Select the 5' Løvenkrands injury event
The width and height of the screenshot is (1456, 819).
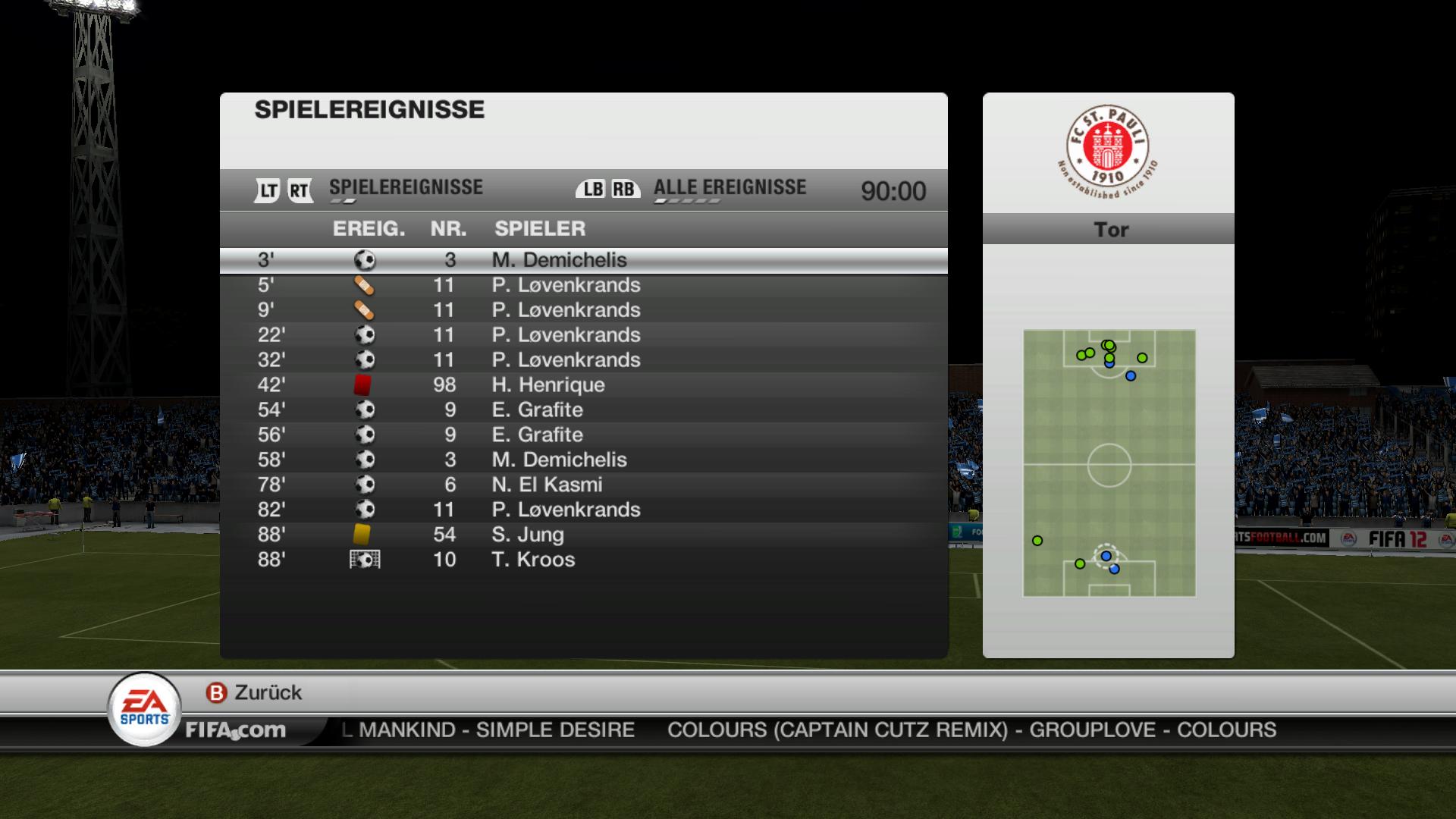(x=582, y=285)
